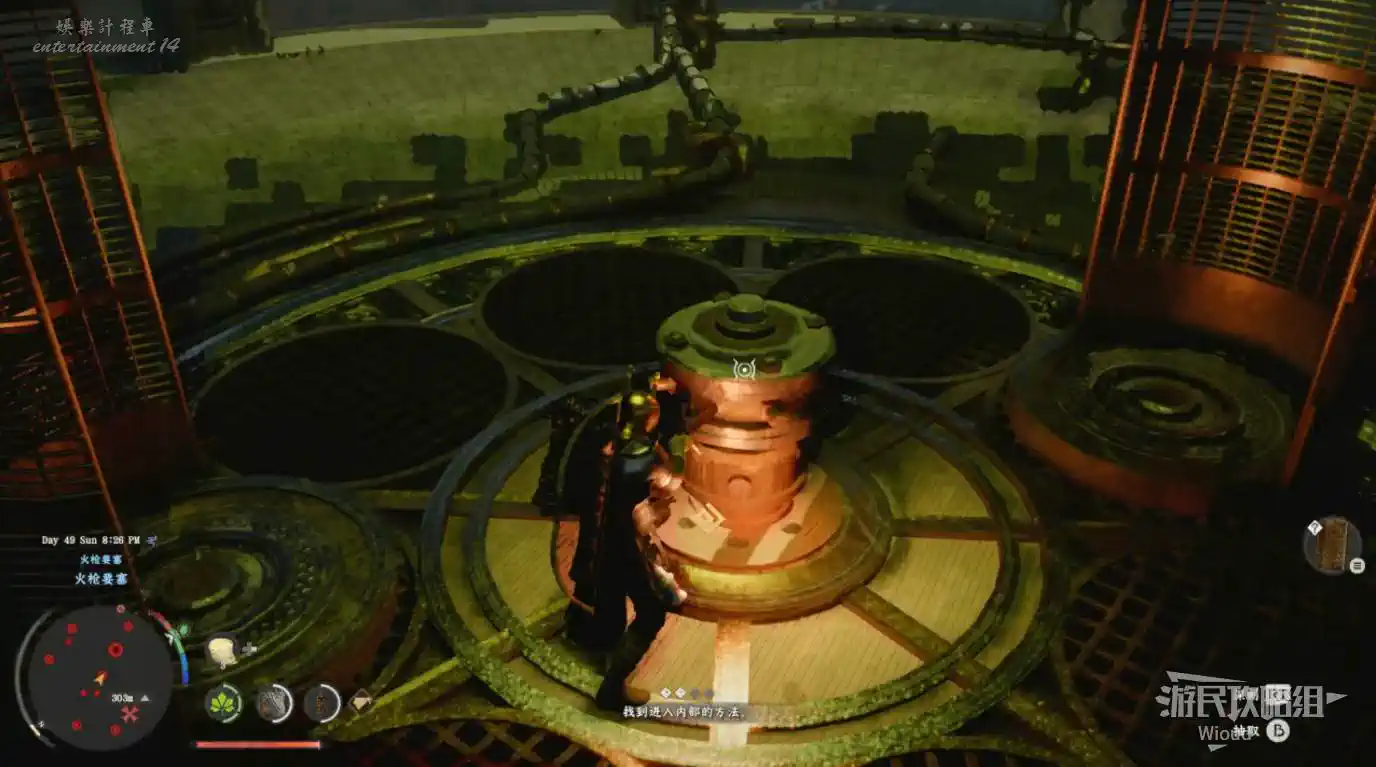This screenshot has width=1376, height=767.
Task: Select the grey claw ability icon
Action: pos(273,702)
